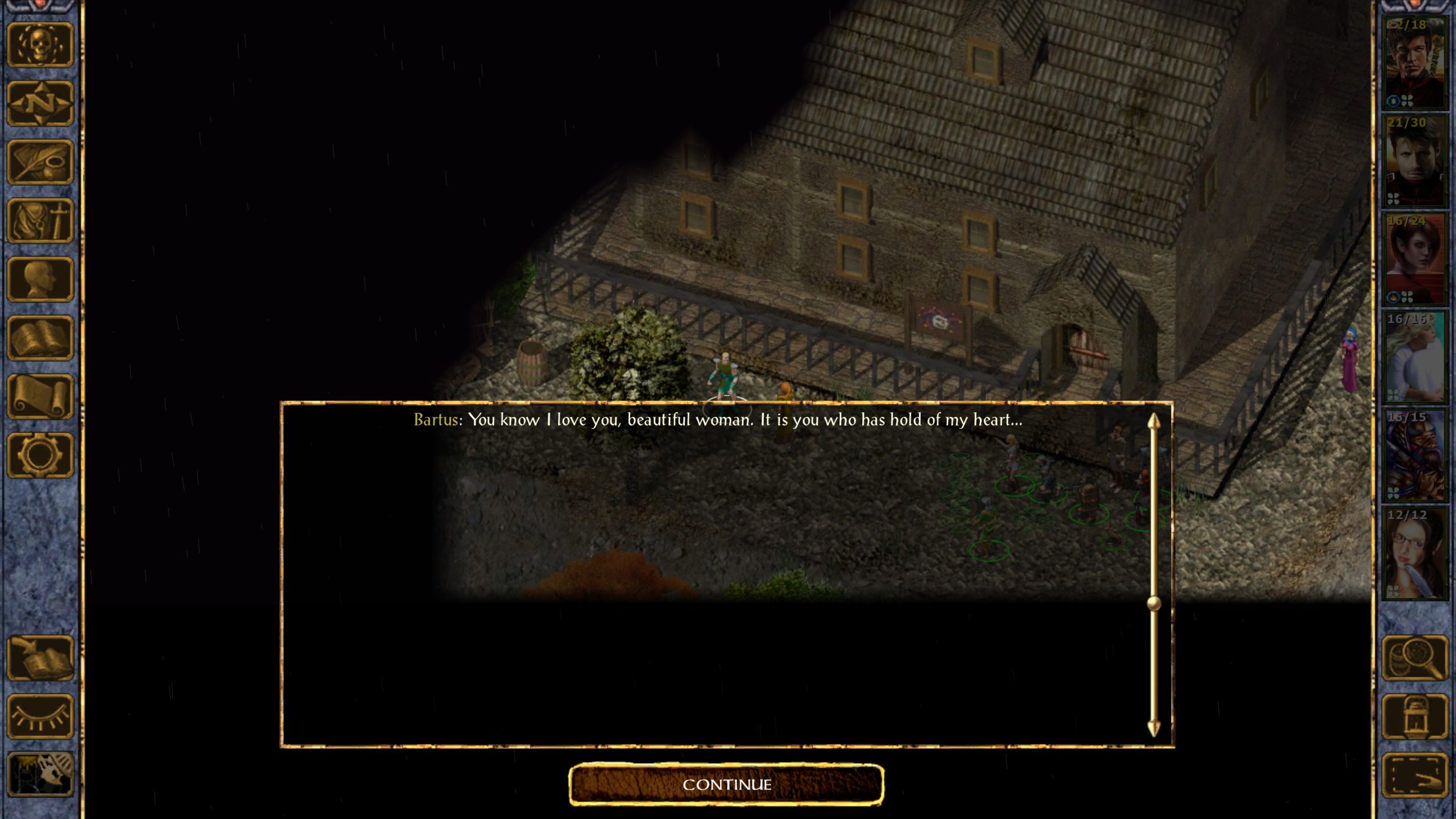
Task: Open the options gear icon
Action: pos(40,455)
